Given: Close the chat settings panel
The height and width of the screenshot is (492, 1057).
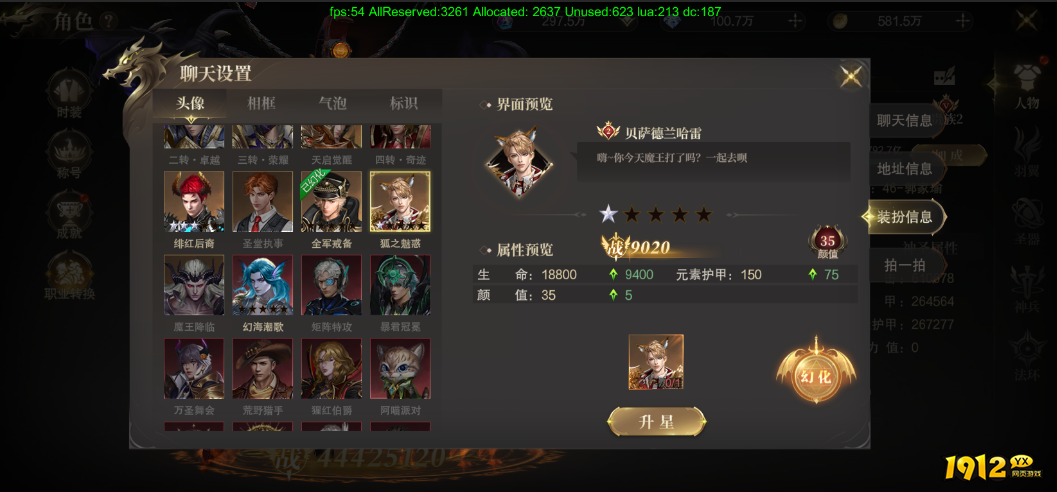Looking at the screenshot, I should pos(851,76).
